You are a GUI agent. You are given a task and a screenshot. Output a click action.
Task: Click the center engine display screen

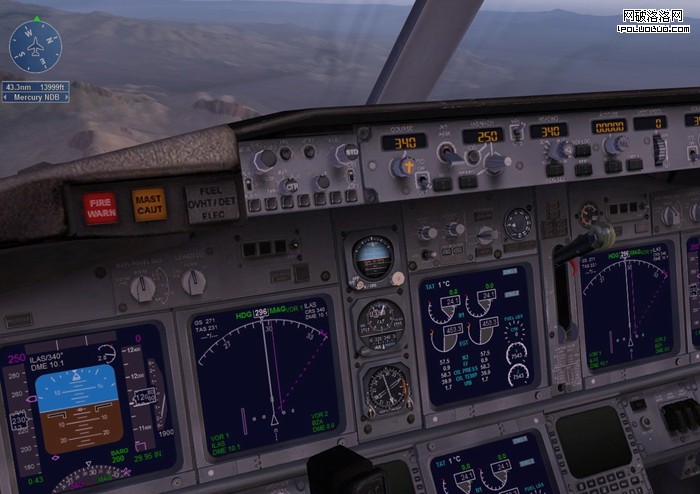[476, 332]
